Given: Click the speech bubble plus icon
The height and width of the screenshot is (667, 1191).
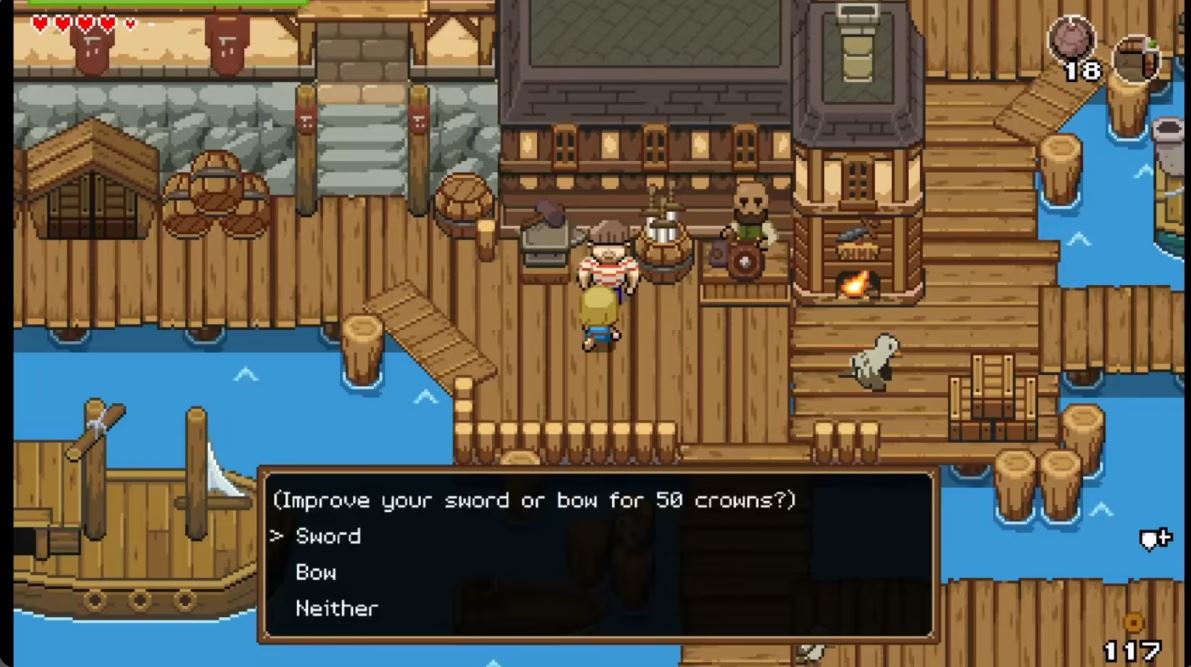Looking at the screenshot, I should pyautogui.click(x=1155, y=540).
